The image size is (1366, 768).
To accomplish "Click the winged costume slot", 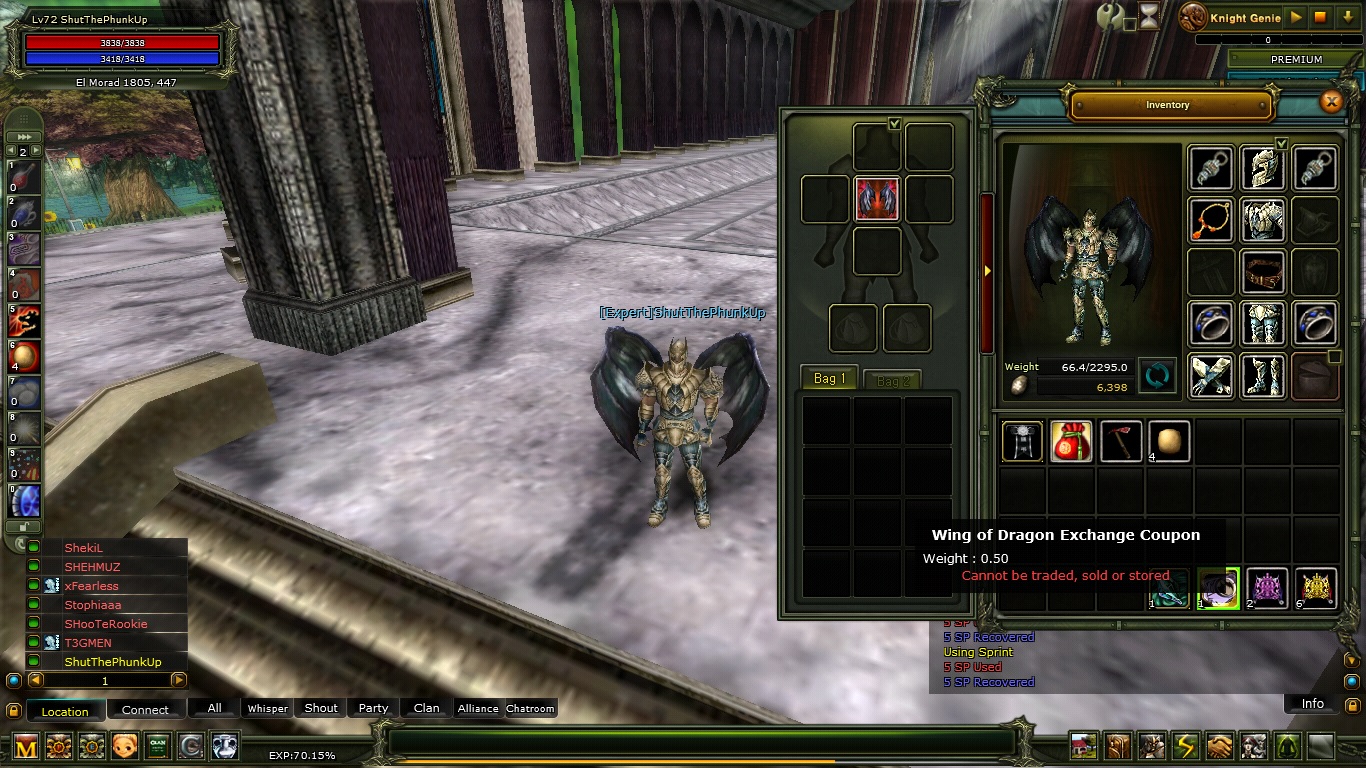I will point(877,199).
